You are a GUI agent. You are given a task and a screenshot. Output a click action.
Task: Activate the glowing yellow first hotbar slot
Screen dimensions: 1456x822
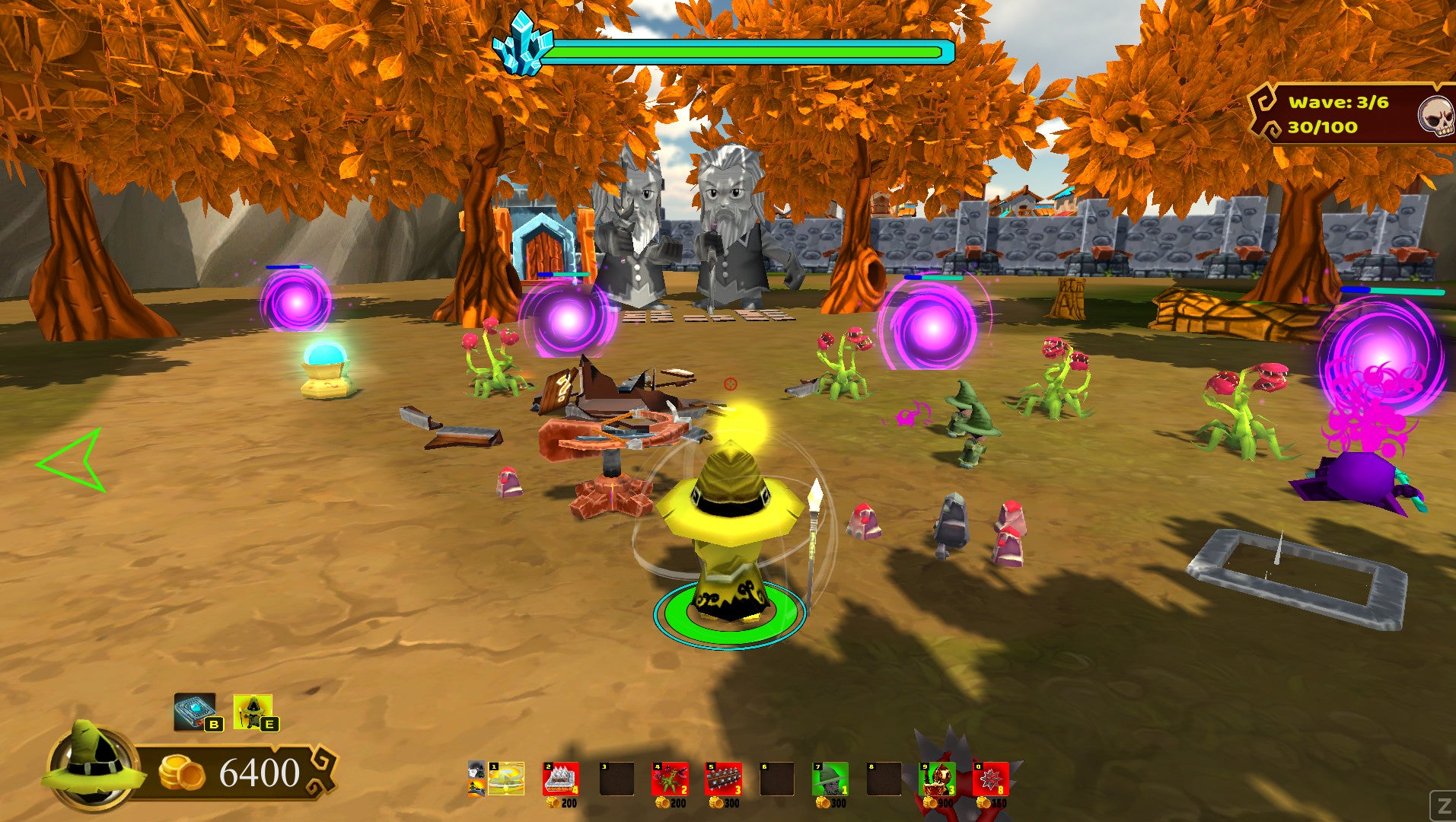[x=506, y=779]
